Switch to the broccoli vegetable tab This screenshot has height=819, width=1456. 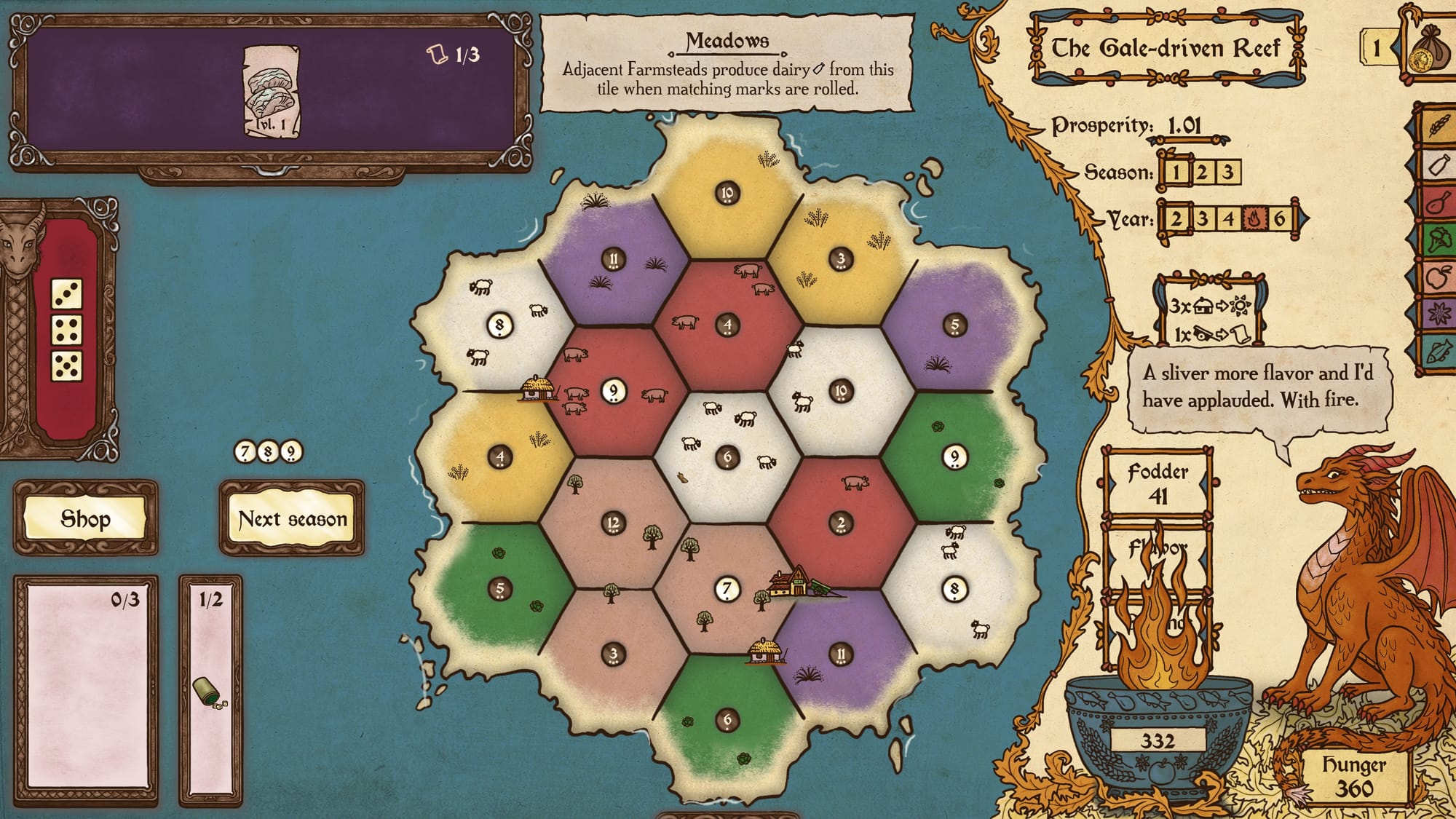(1438, 240)
